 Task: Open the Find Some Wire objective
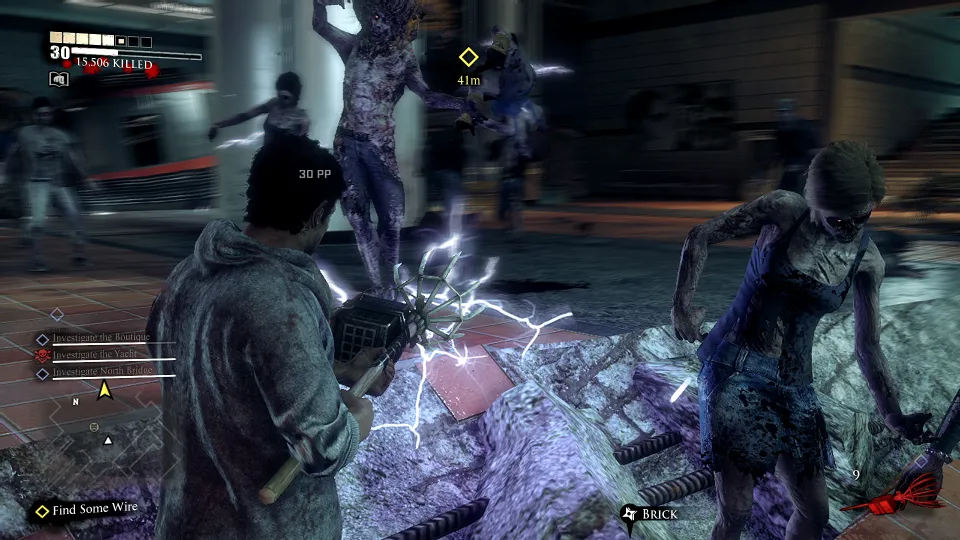[95, 510]
